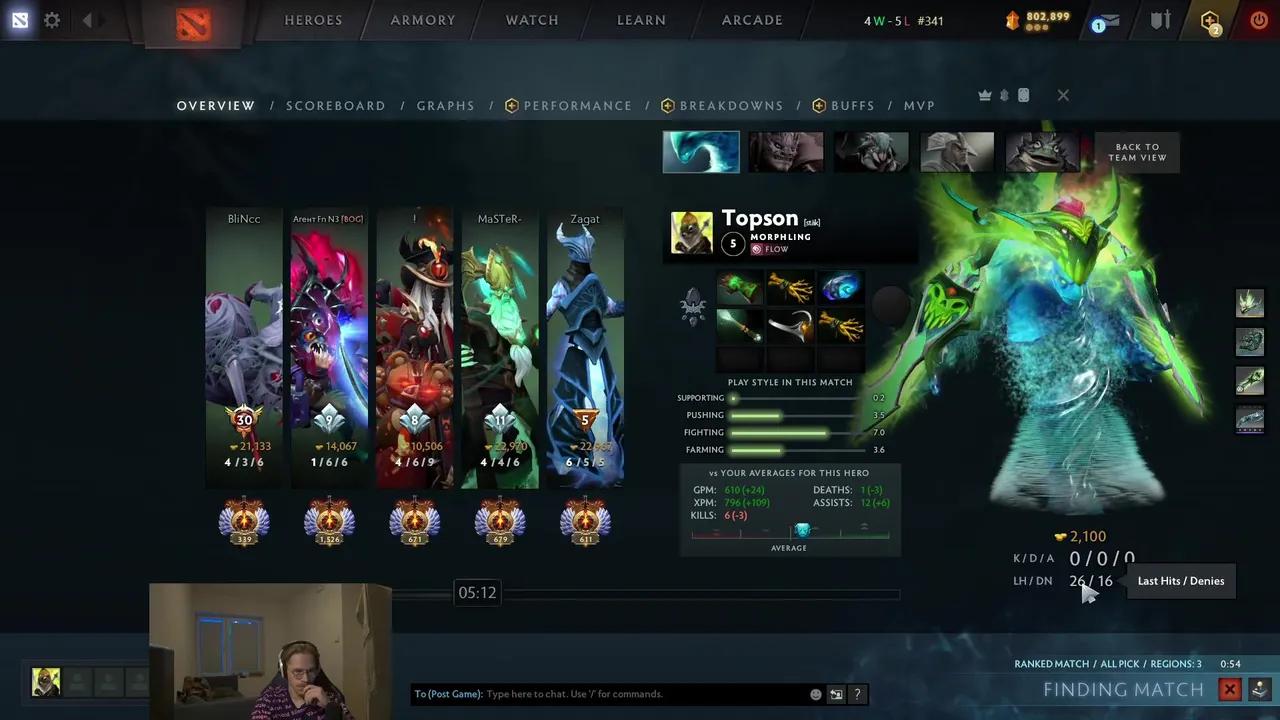Screen dimensions: 1280x720
Task: Open the settings gear icon
Action: point(52,20)
